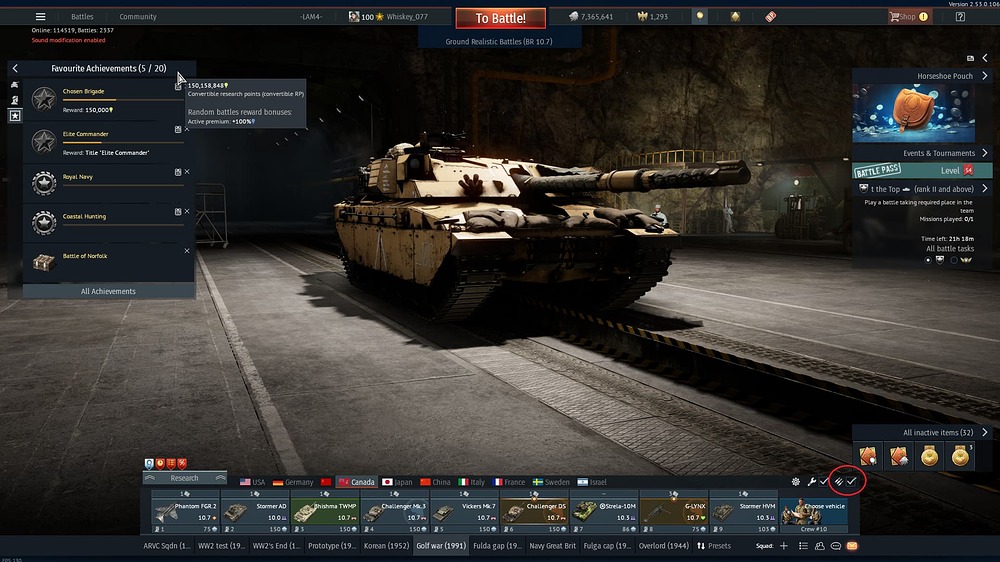Select the Challenger DS vehicle slot
Image resolution: width=1000 pixels, height=562 pixels.
coord(534,512)
